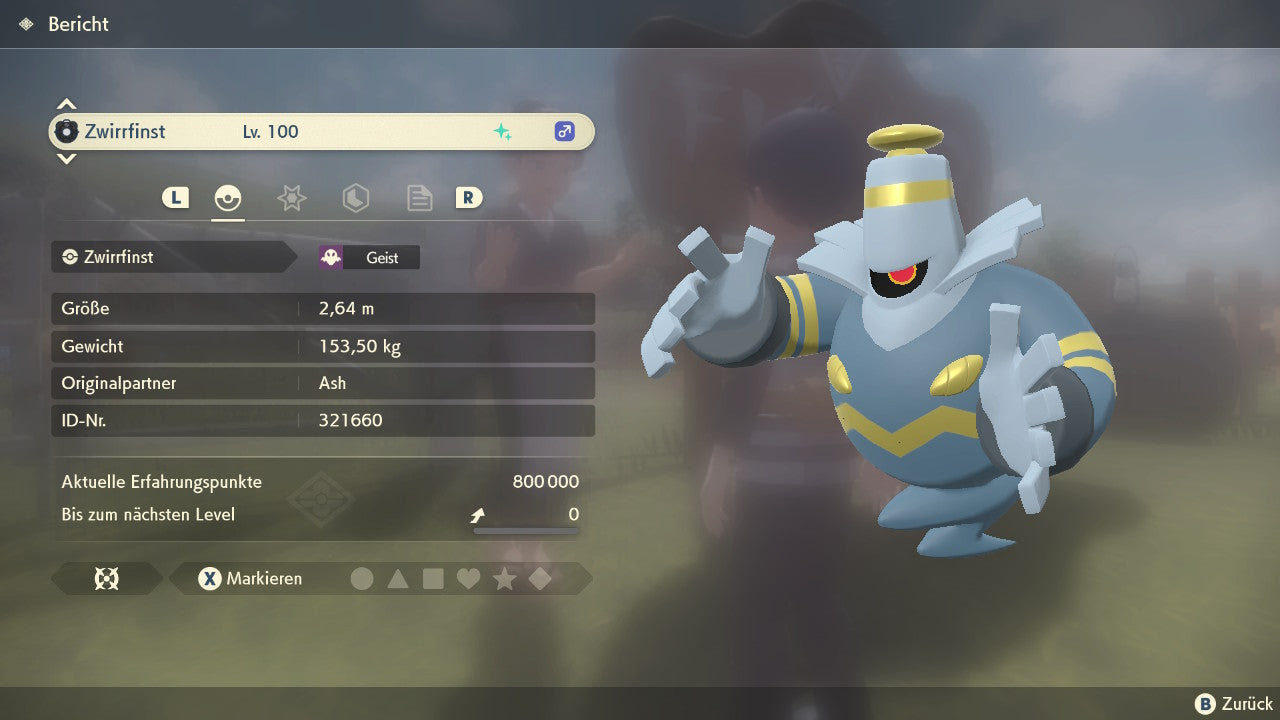Click the crossed-rings icon beside Markieren

pos(106,578)
